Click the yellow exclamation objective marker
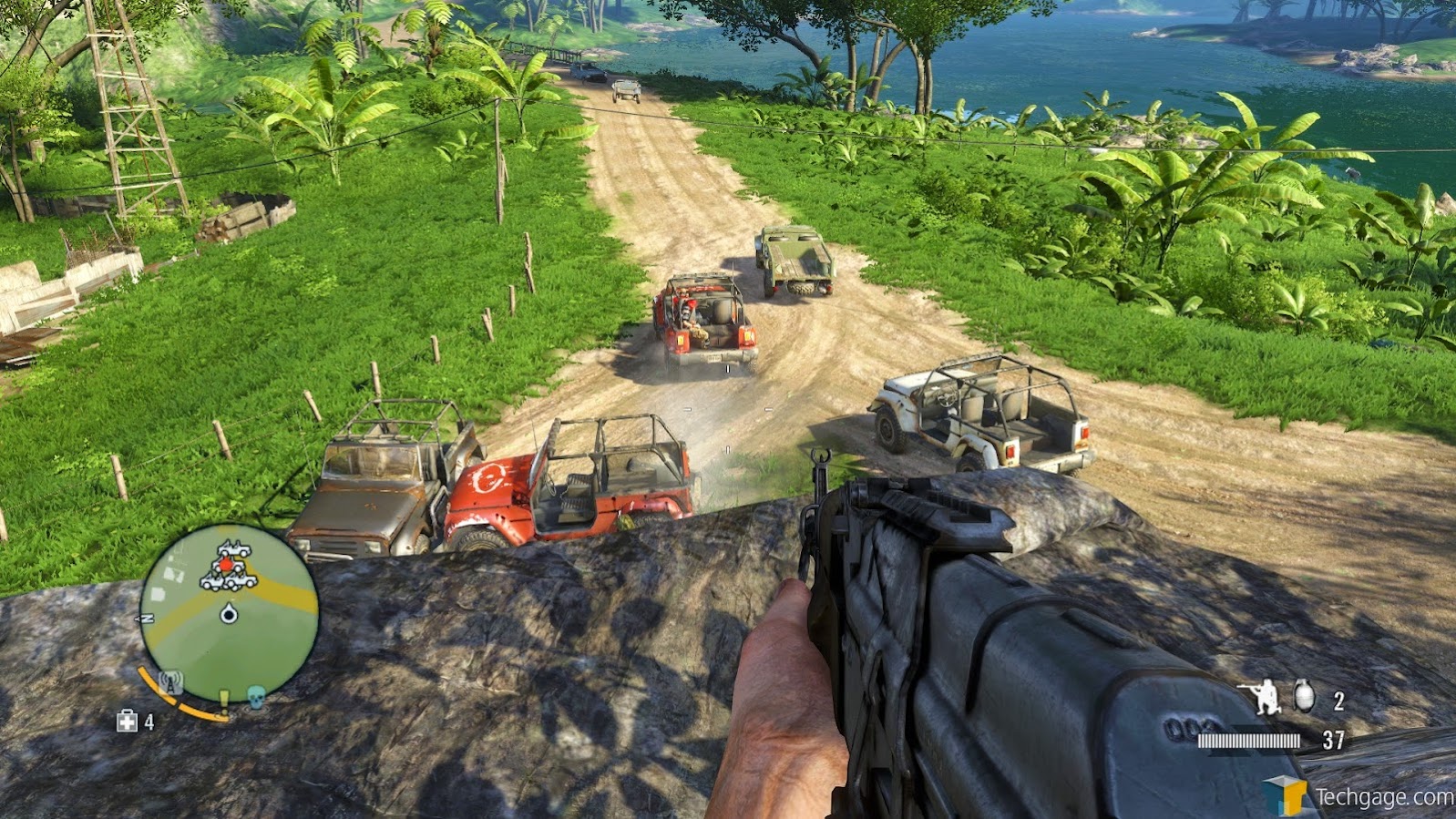The image size is (1456, 819). coord(223,701)
